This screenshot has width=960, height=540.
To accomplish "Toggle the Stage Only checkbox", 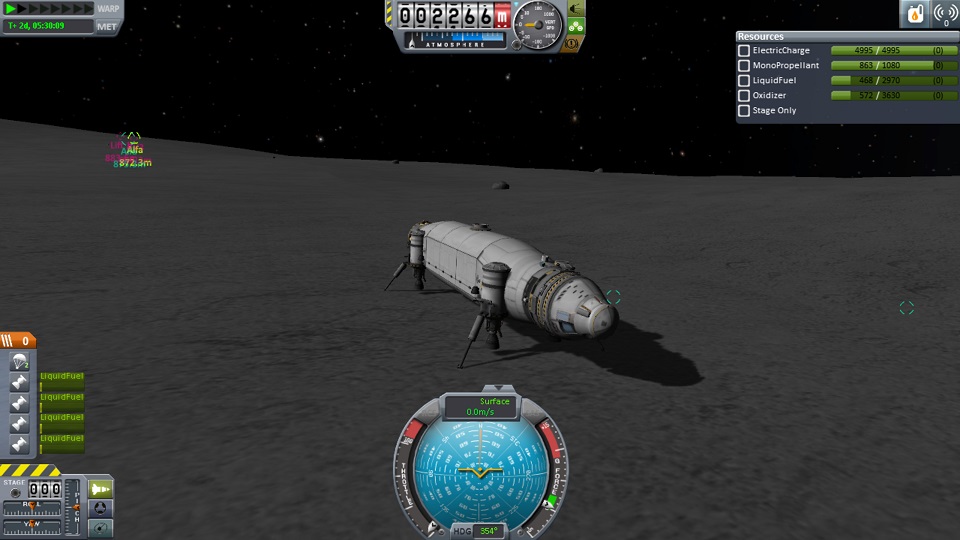I will point(744,111).
